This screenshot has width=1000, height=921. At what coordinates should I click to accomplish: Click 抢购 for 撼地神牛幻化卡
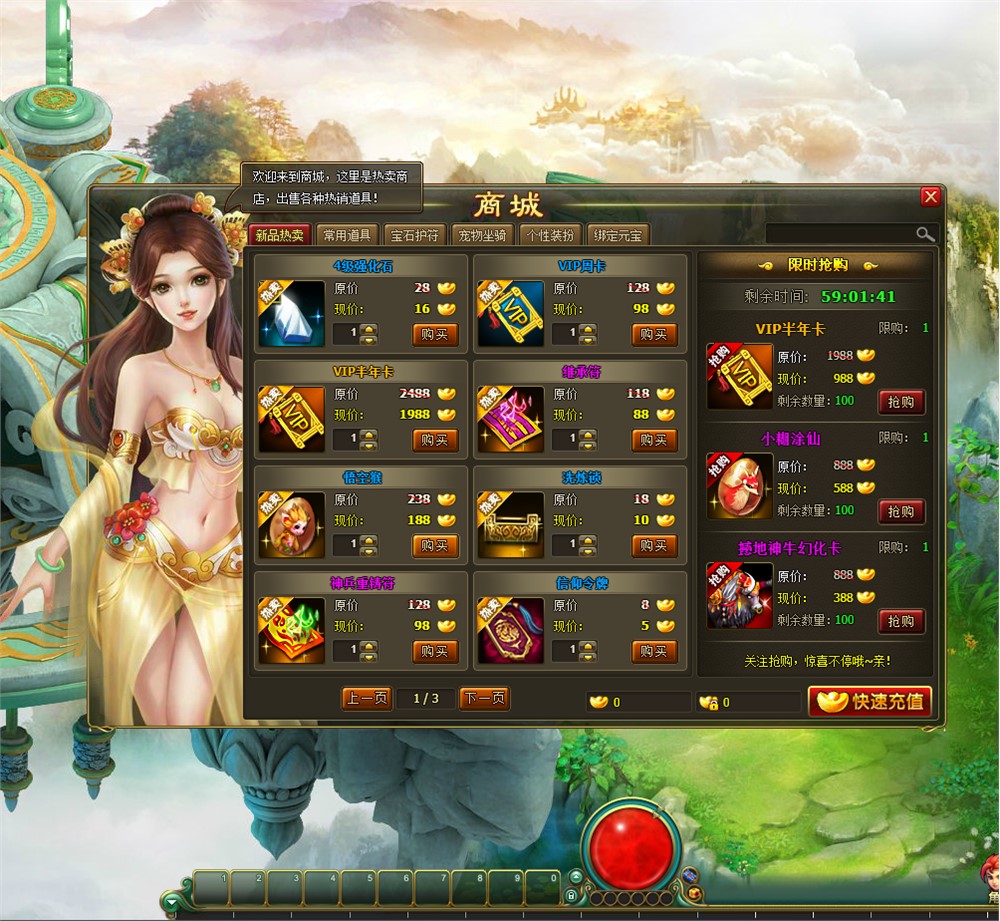coord(901,621)
